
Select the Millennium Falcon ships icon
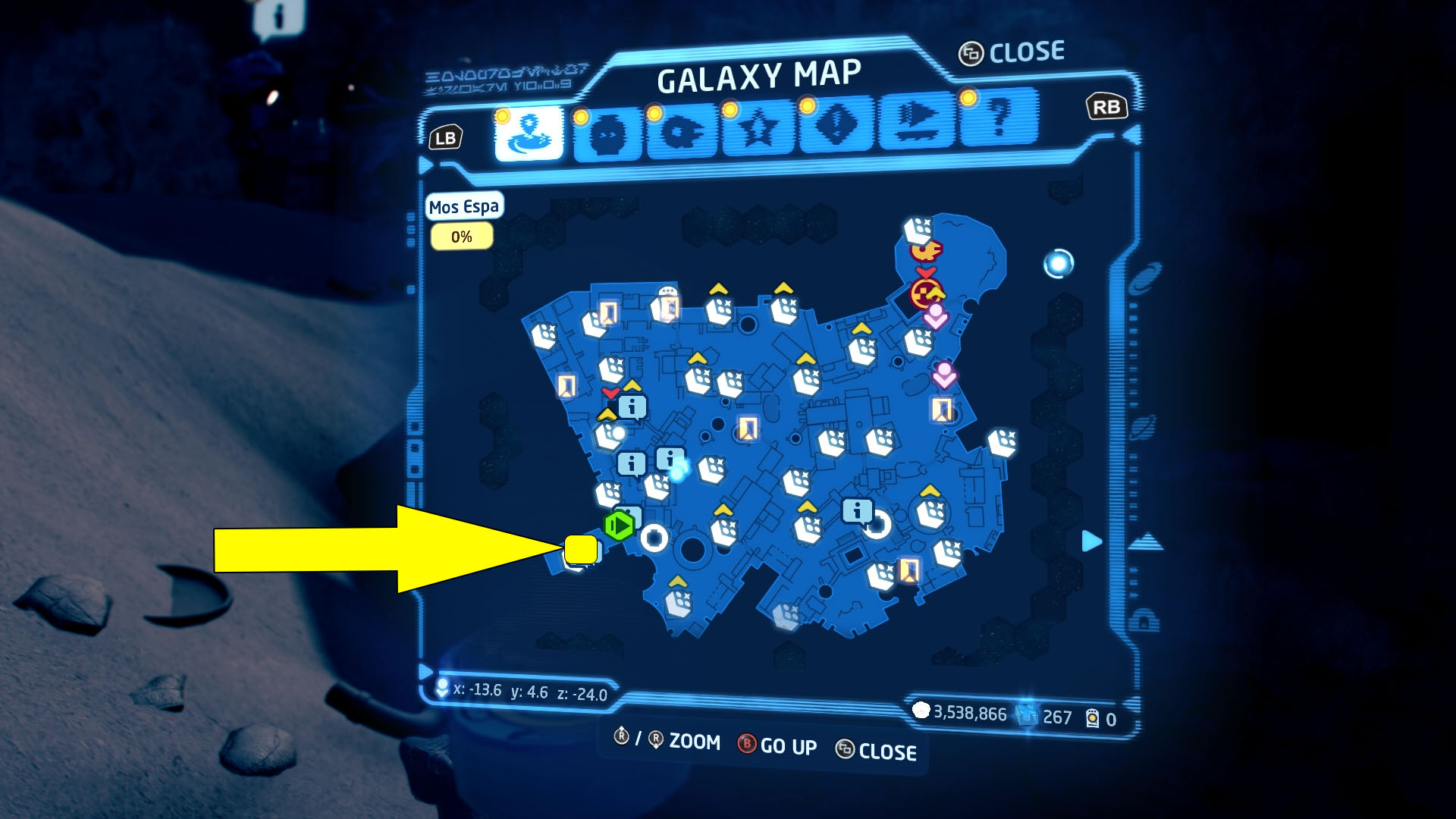tap(683, 130)
